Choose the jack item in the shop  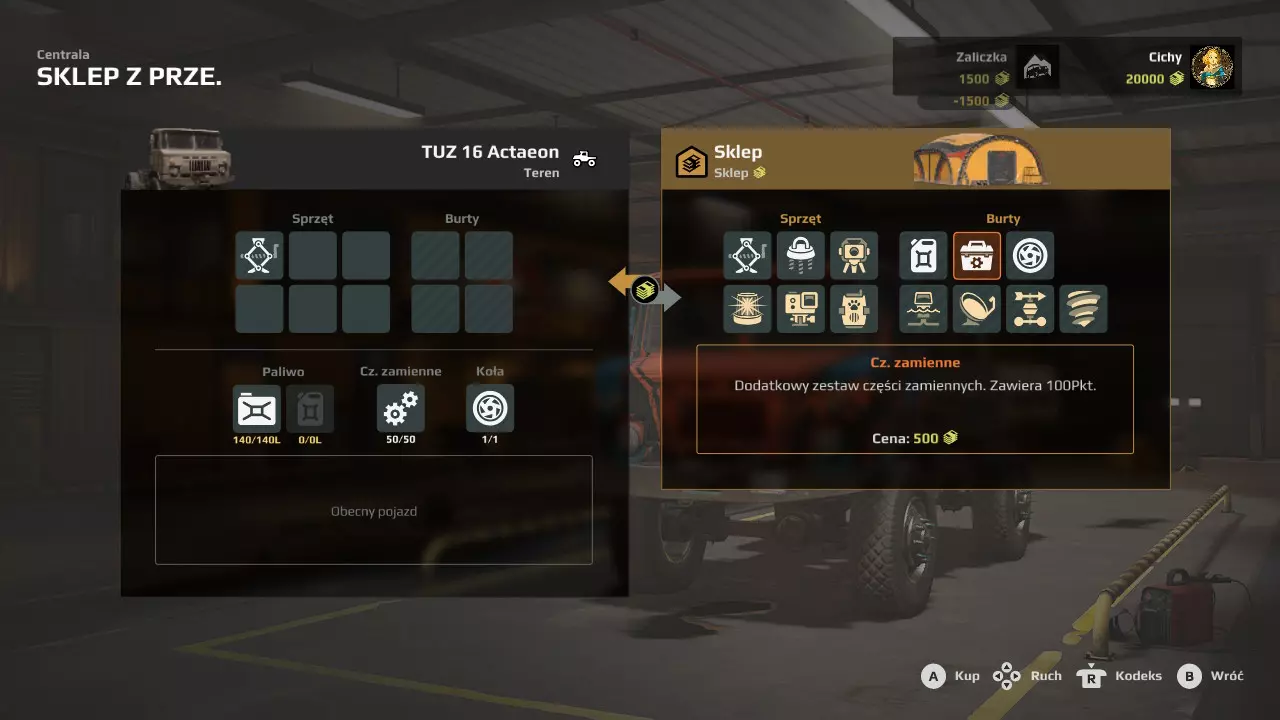click(x=748, y=256)
